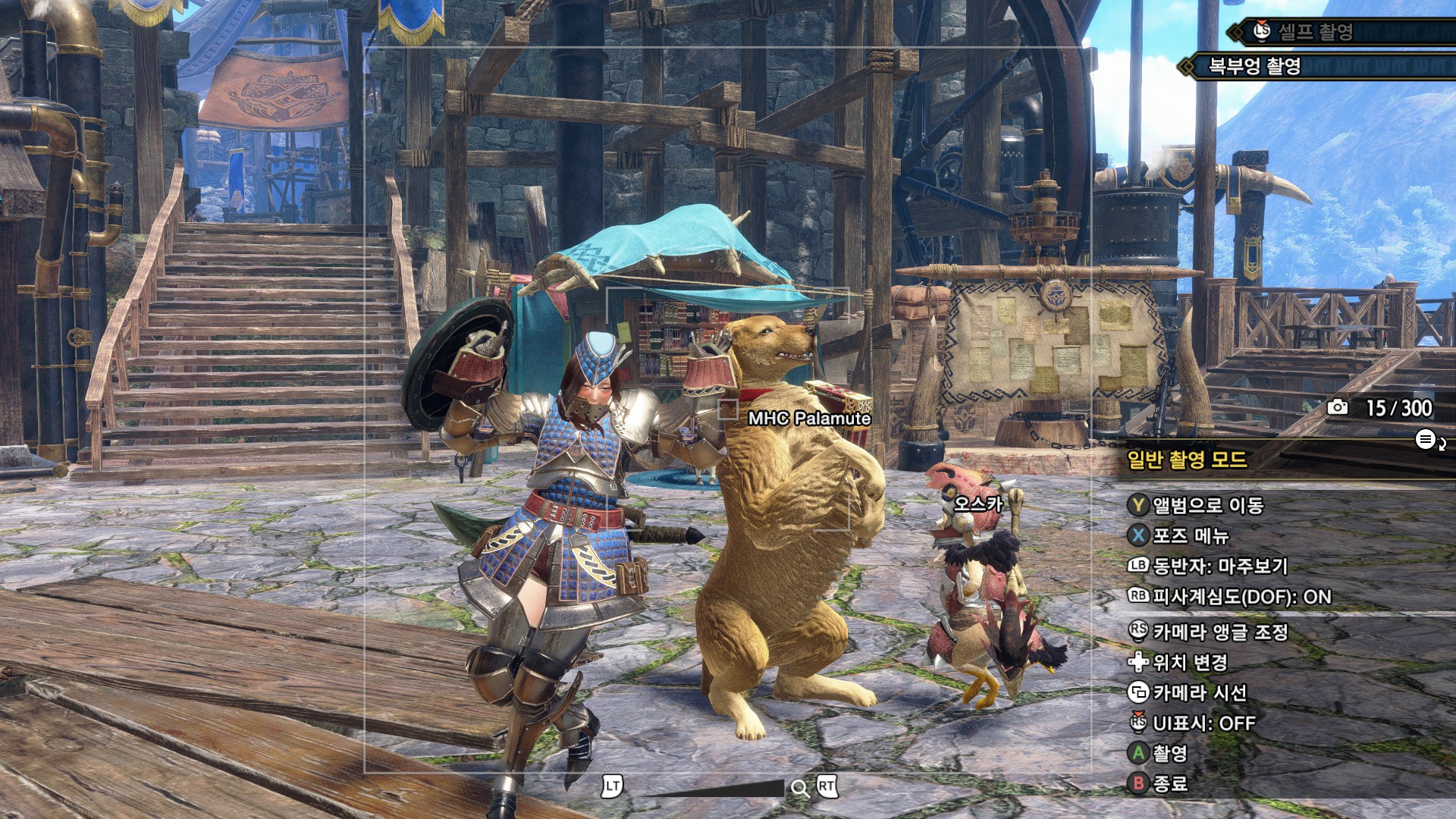Open the 포즈 메뉴 pose menu
1456x819 pixels.
1190,536
